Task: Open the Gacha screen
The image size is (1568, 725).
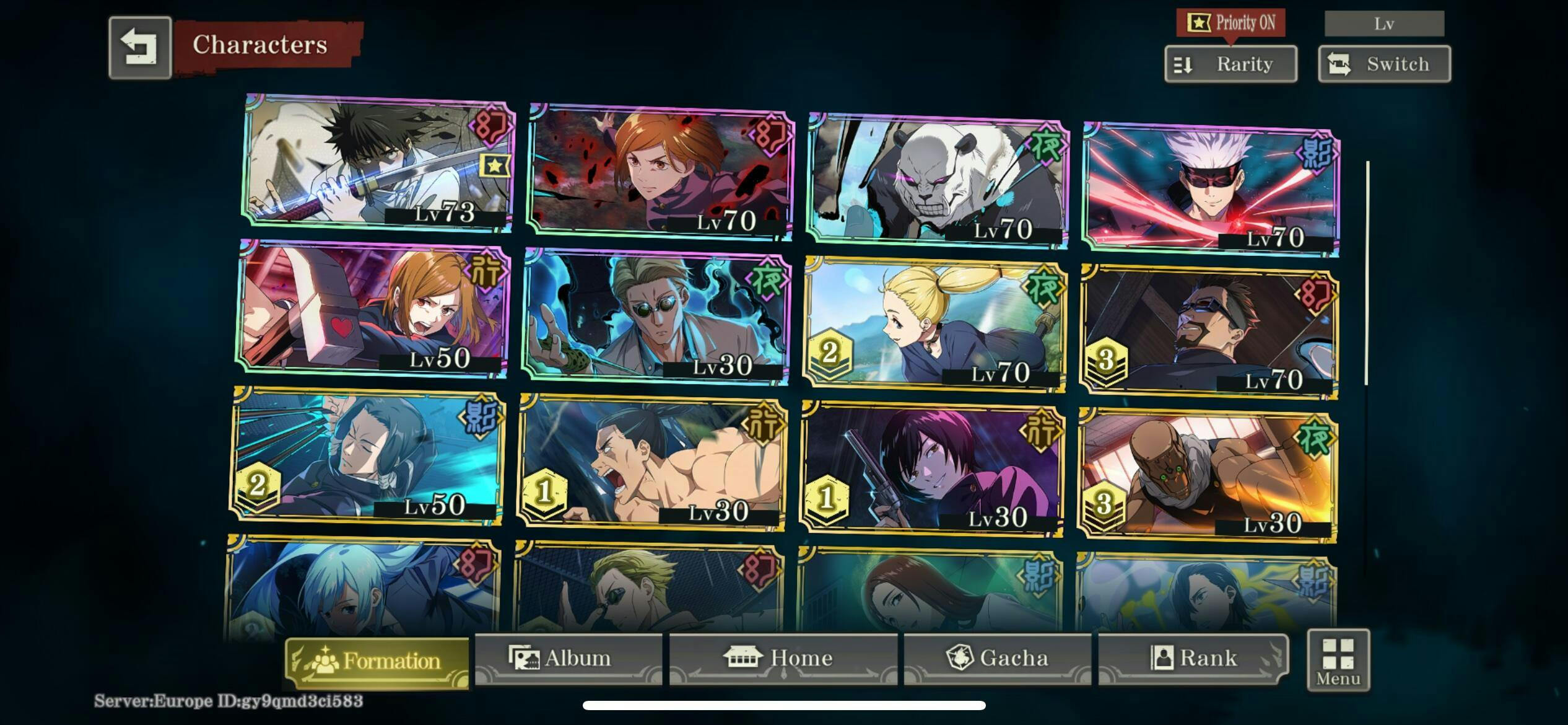Action: coord(997,658)
